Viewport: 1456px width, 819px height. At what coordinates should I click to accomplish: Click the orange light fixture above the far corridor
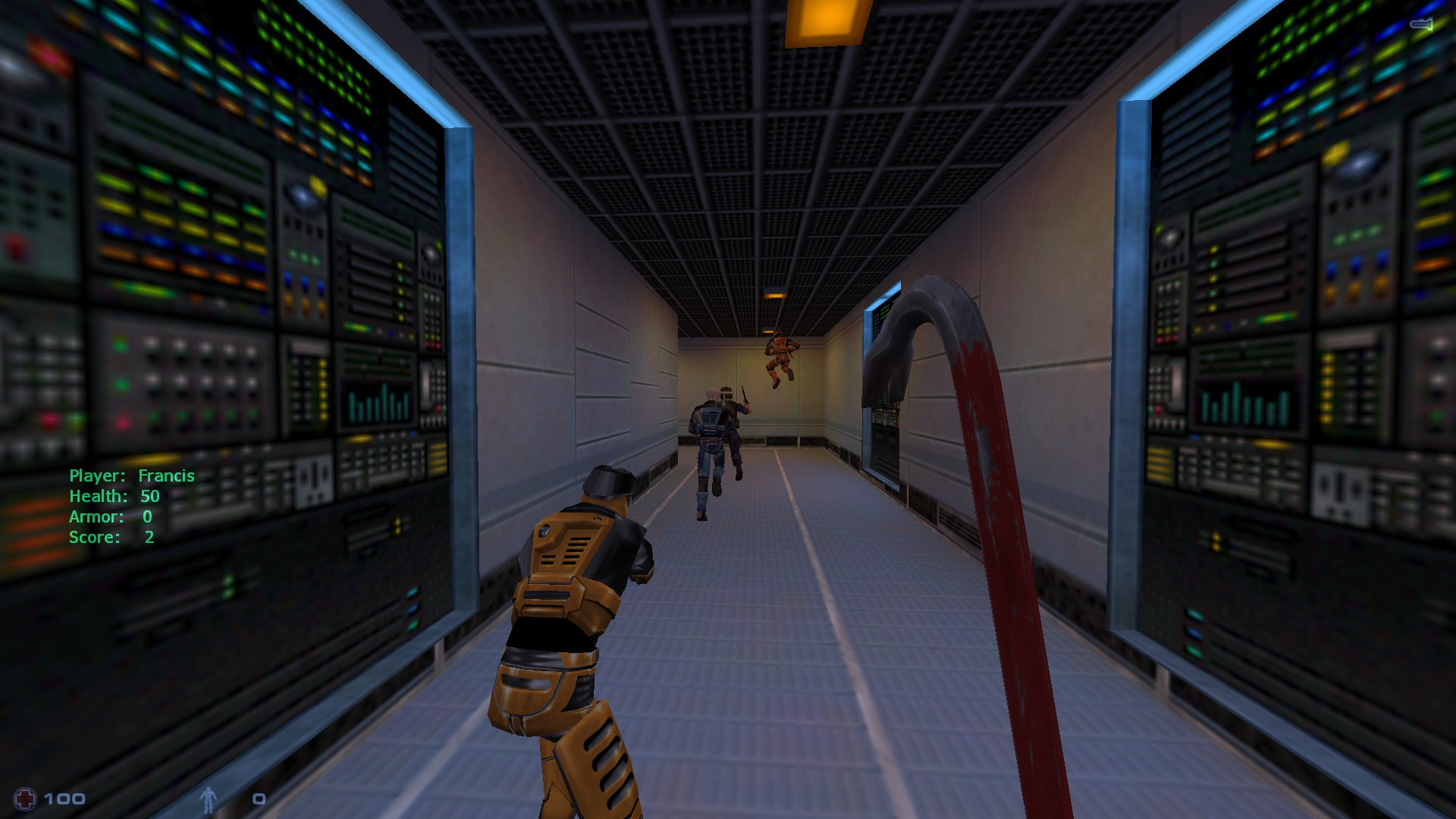[x=776, y=296]
